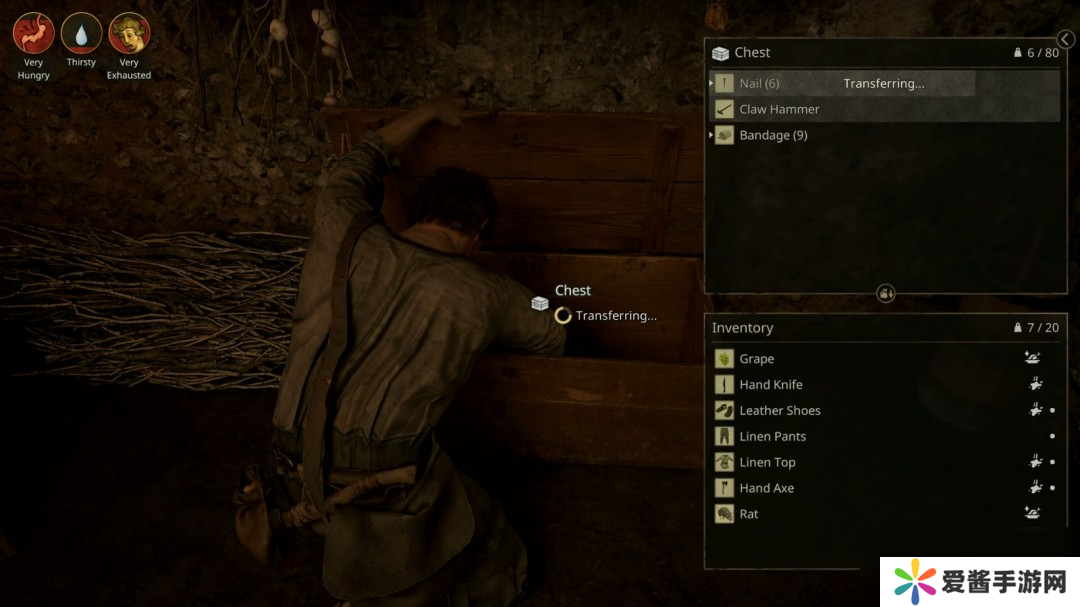Click the Thirsty water drop icon

[81, 33]
